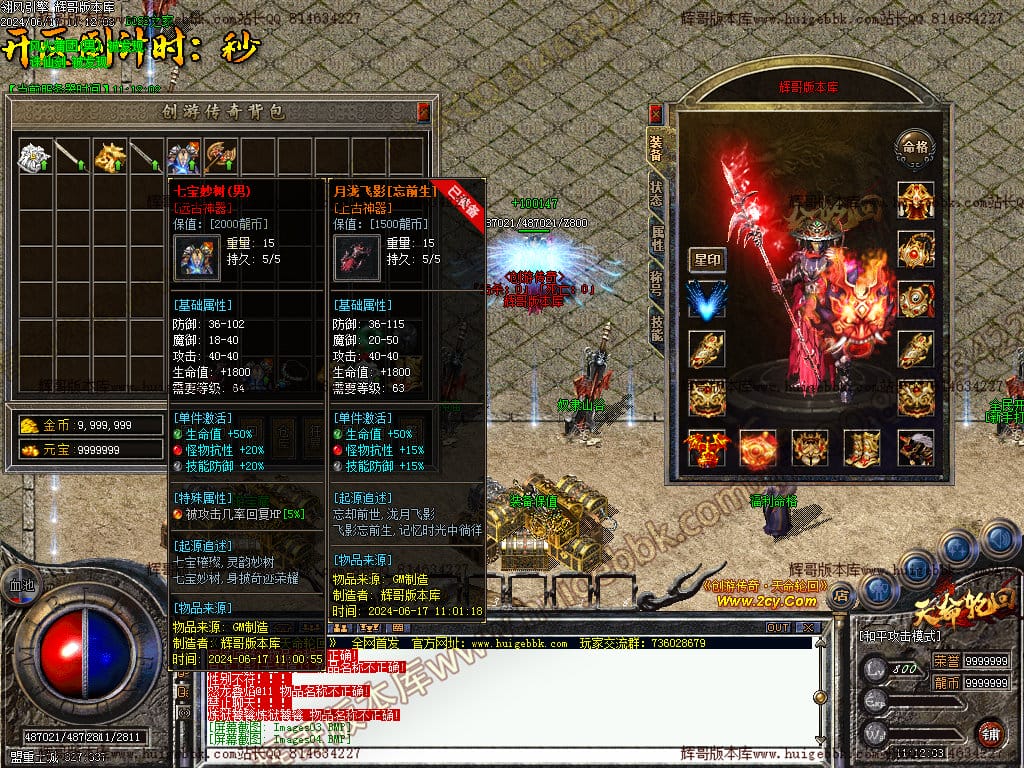Open the 命格 destiny button
This screenshot has height=768, width=1024.
[915, 144]
